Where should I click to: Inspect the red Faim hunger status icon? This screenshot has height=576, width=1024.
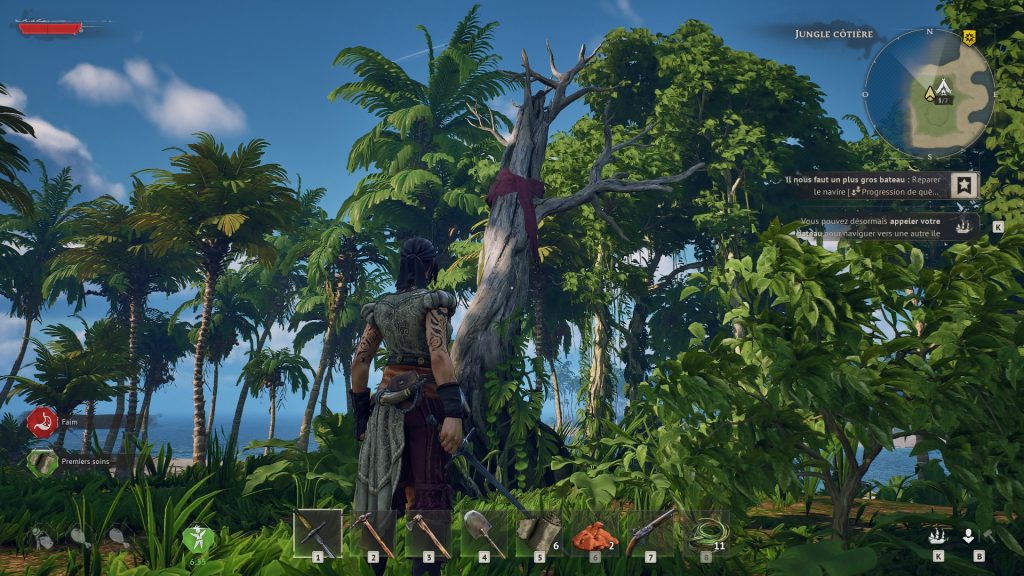(41, 421)
